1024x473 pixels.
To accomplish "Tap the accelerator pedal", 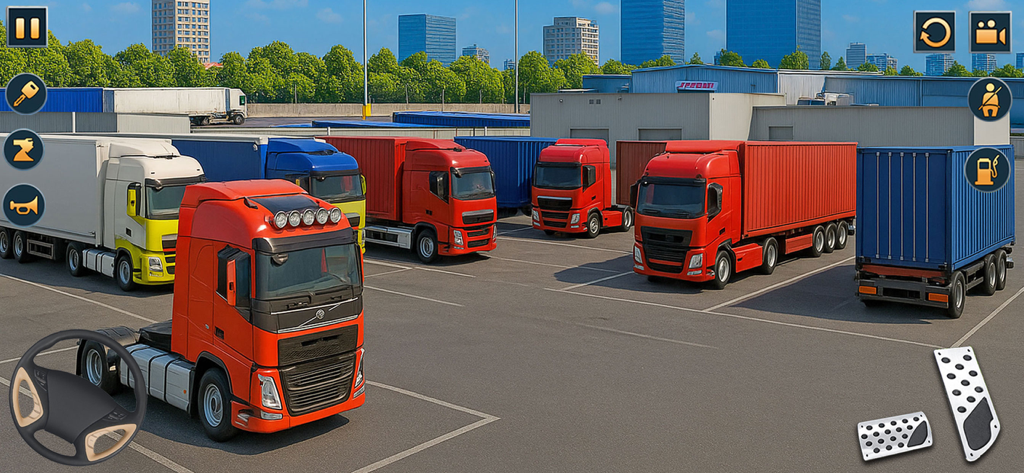I will click(x=967, y=402).
